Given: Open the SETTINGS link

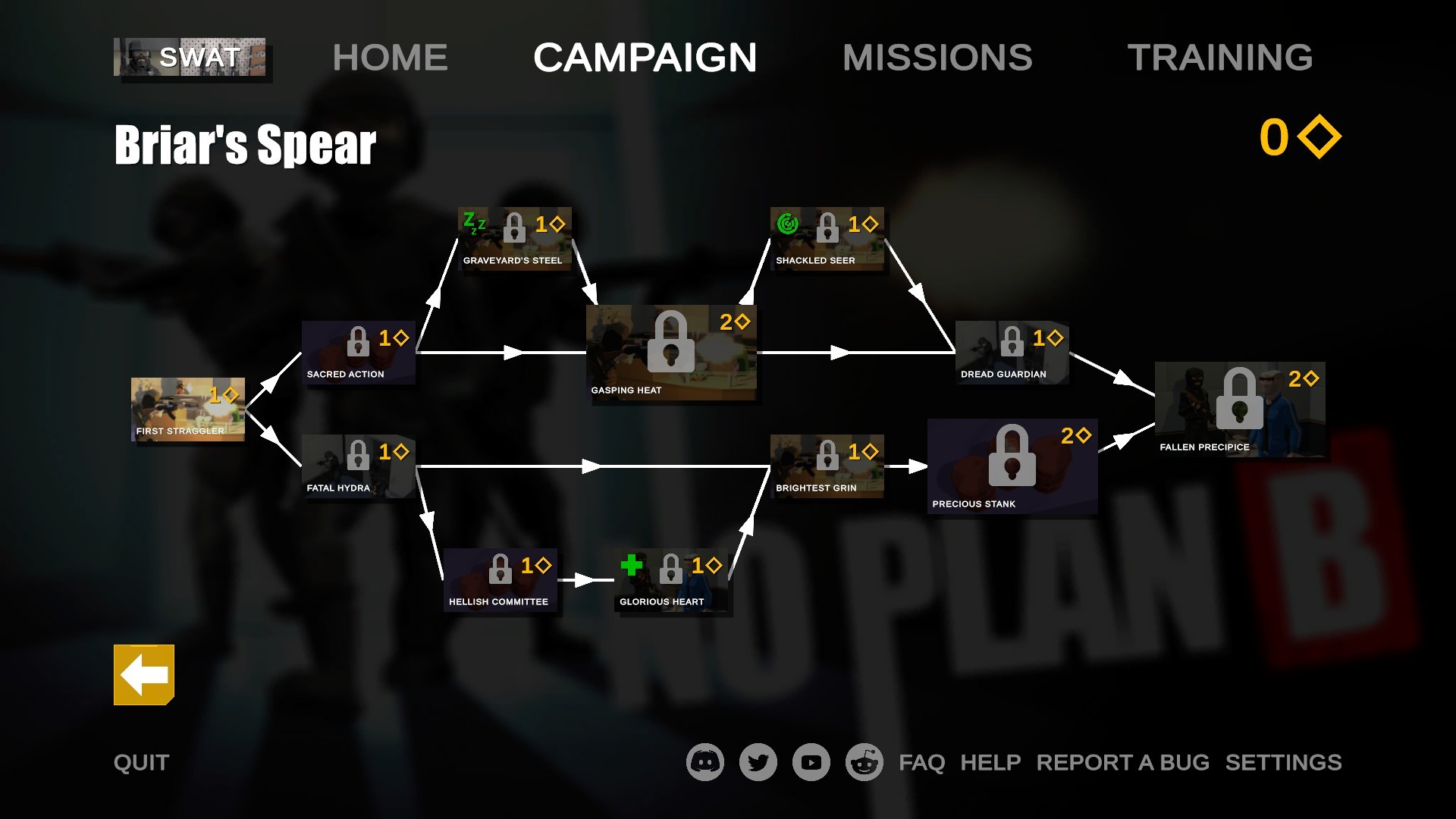Looking at the screenshot, I should pyautogui.click(x=1283, y=762).
